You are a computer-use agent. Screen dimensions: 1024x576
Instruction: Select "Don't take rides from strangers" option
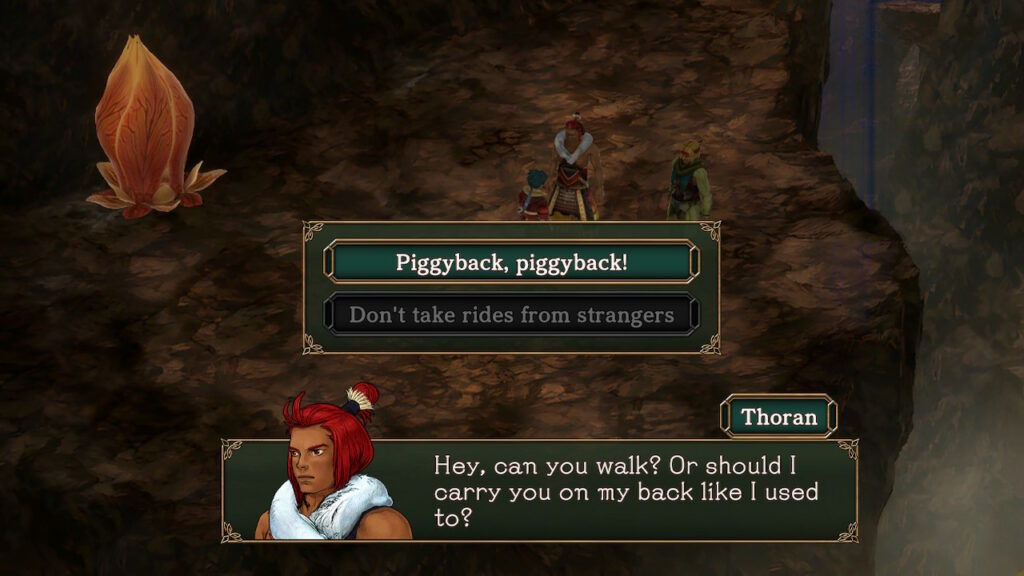(x=511, y=316)
